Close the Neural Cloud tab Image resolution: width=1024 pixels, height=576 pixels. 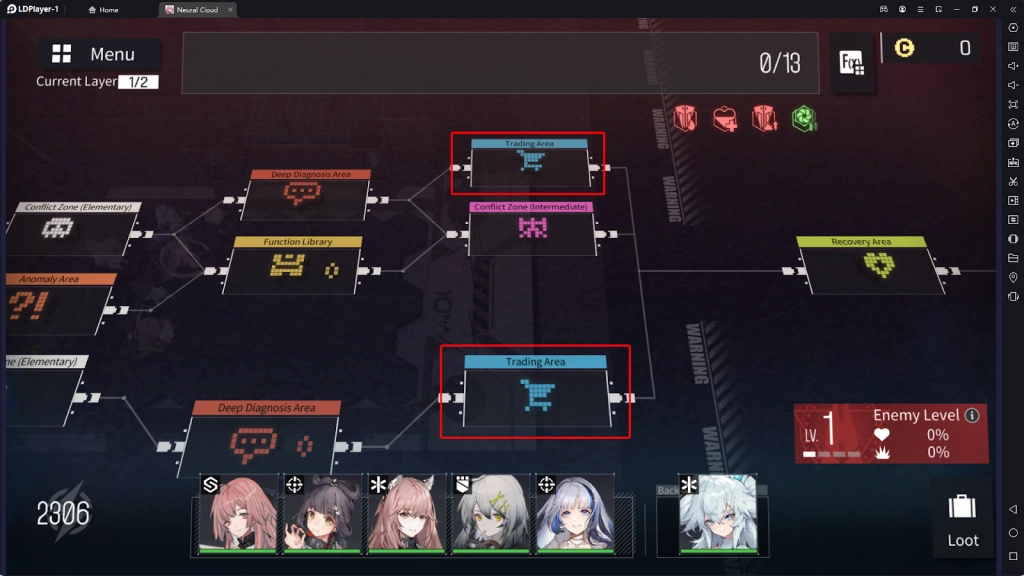[x=230, y=10]
